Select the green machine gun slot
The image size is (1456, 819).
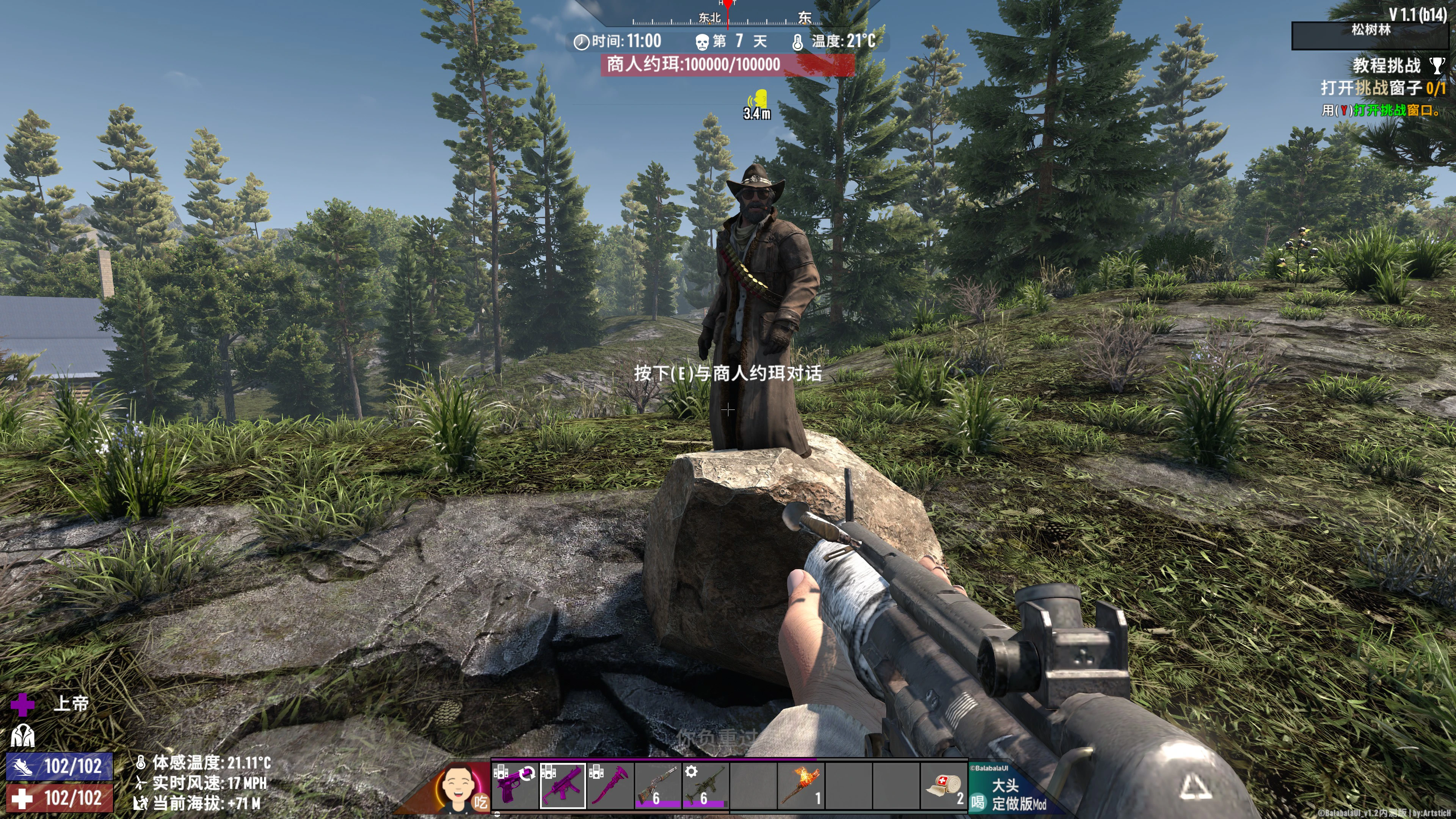705,786
